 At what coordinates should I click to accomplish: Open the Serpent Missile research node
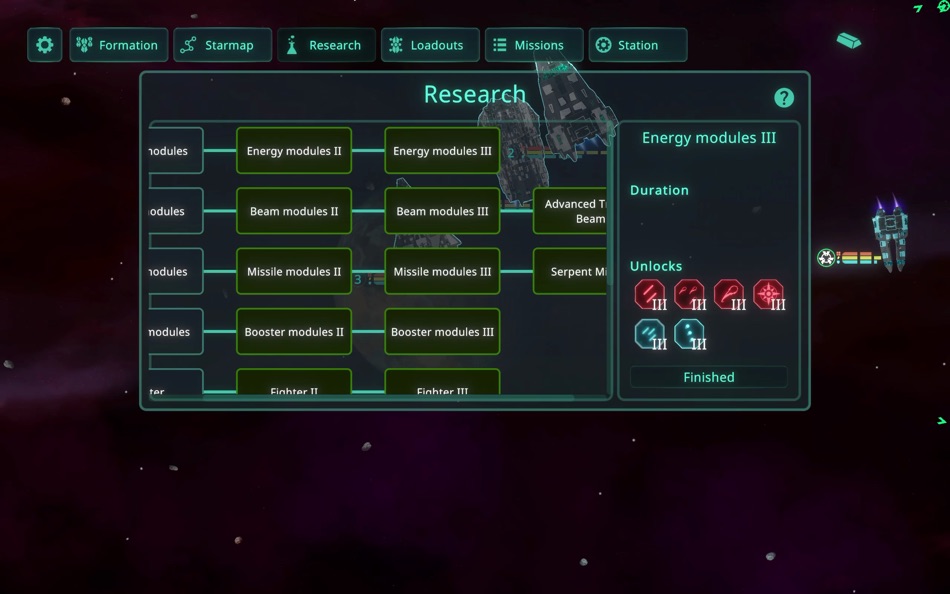571,271
